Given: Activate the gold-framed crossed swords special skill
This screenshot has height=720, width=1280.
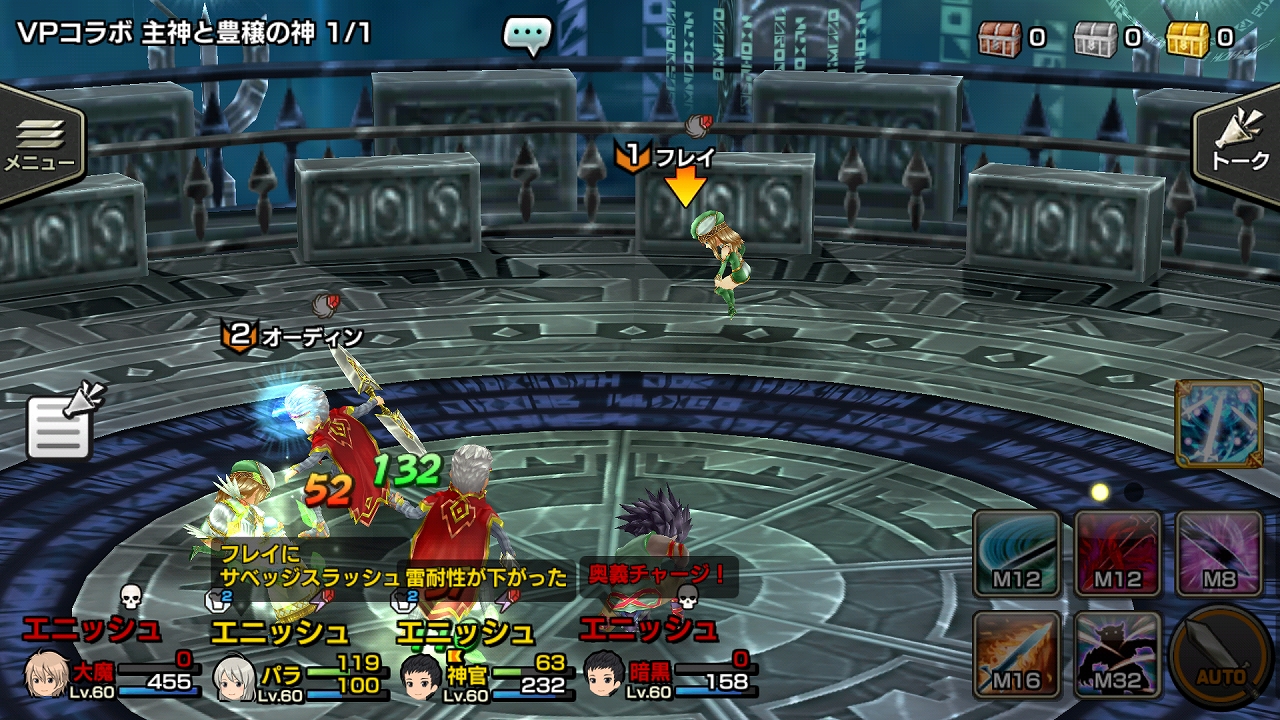Looking at the screenshot, I should 1218,424.
